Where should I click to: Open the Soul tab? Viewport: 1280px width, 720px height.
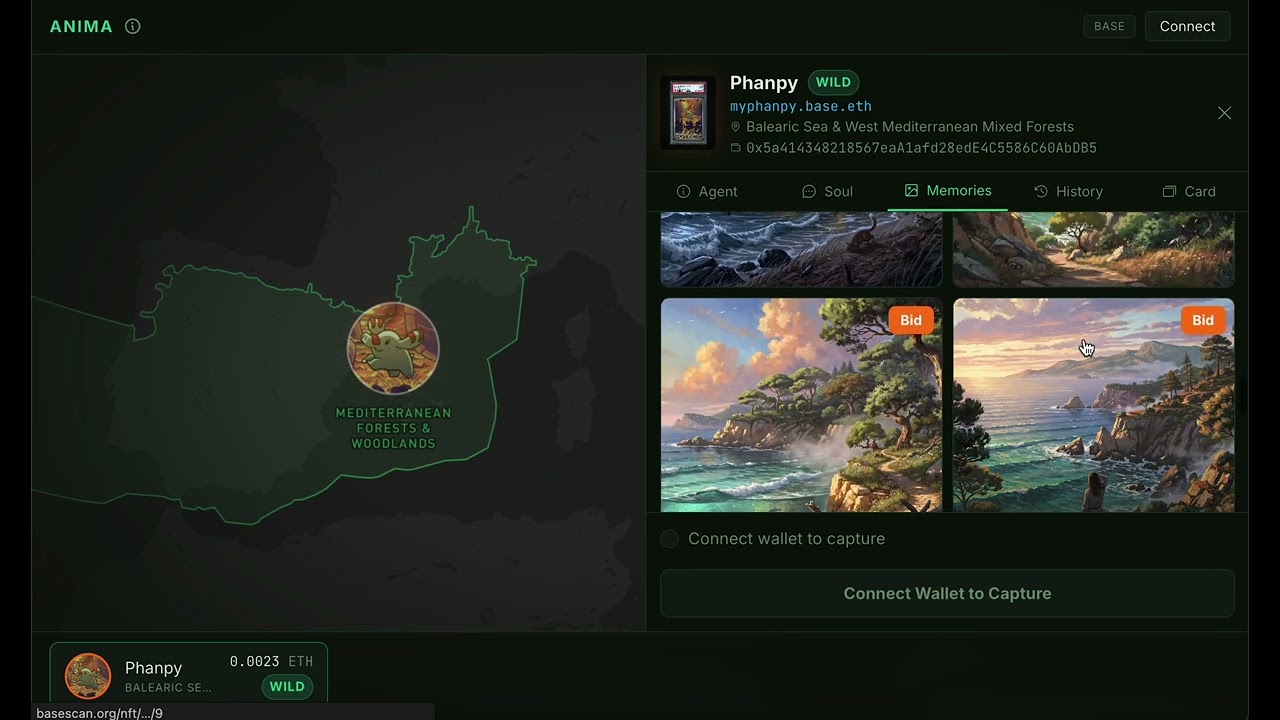tap(827, 191)
